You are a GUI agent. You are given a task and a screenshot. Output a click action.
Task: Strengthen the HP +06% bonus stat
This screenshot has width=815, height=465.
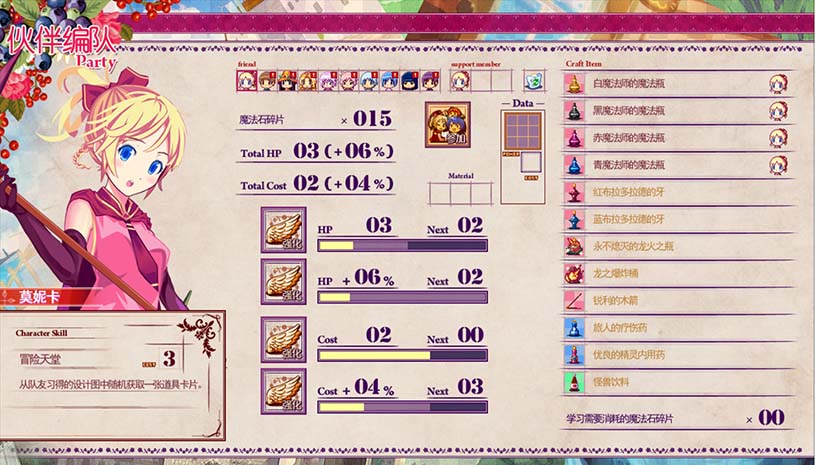(283, 281)
